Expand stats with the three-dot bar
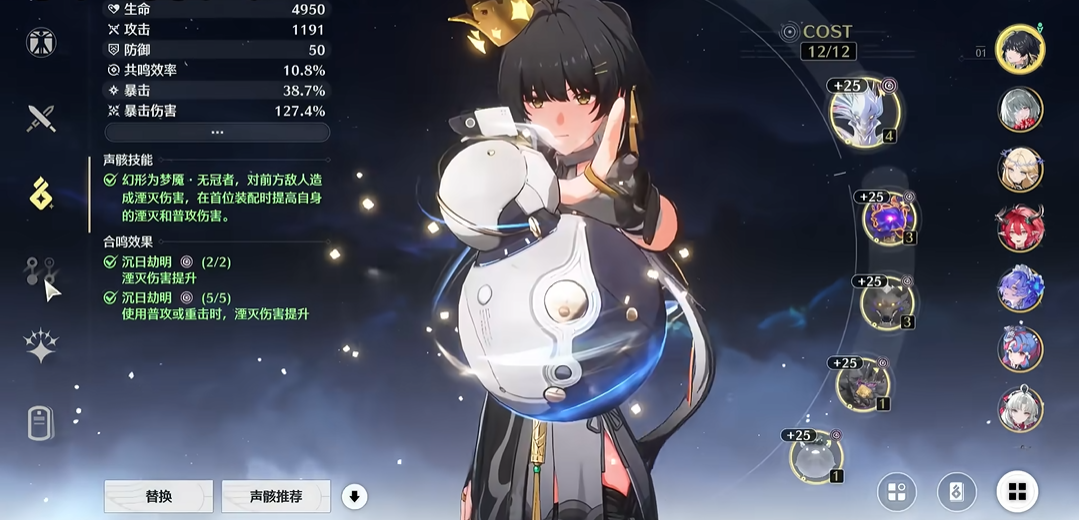 pos(217,132)
